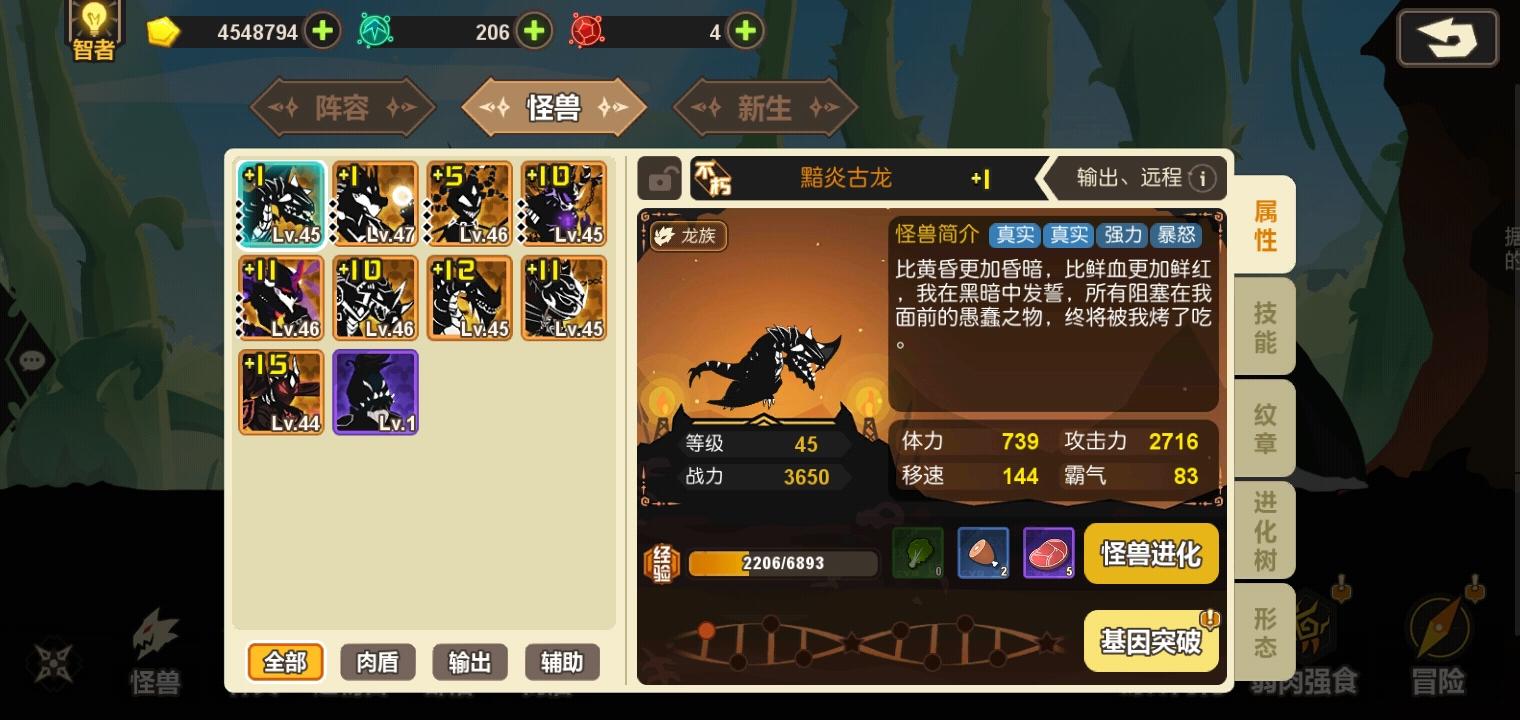This screenshot has height=720, width=1520.
Task: Select the Lv.47 monster thumbnail
Action: (x=375, y=202)
